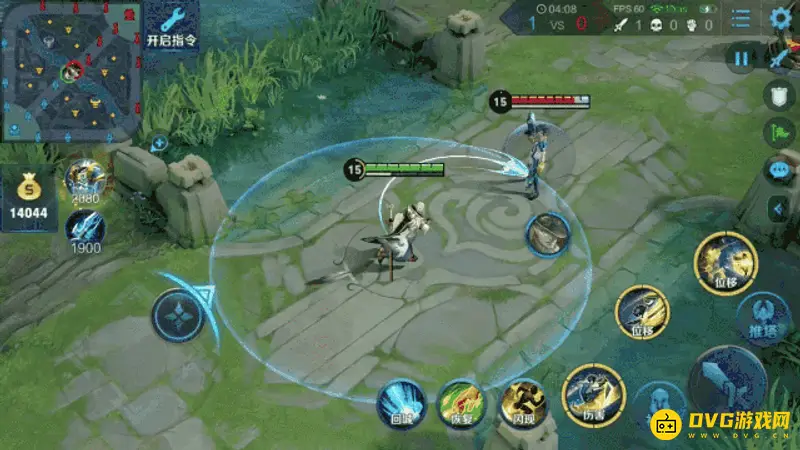Activate the 伤害 damage skill
Viewport: 800px width, 450px height.
point(593,394)
